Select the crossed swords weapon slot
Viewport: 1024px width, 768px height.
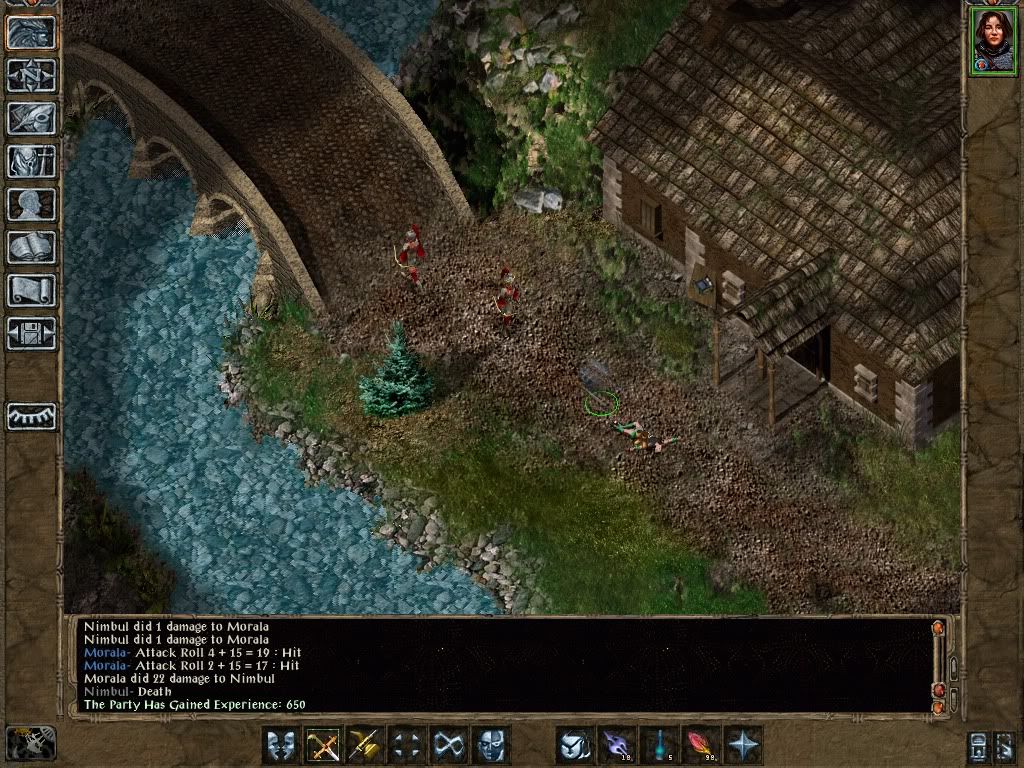(x=324, y=746)
